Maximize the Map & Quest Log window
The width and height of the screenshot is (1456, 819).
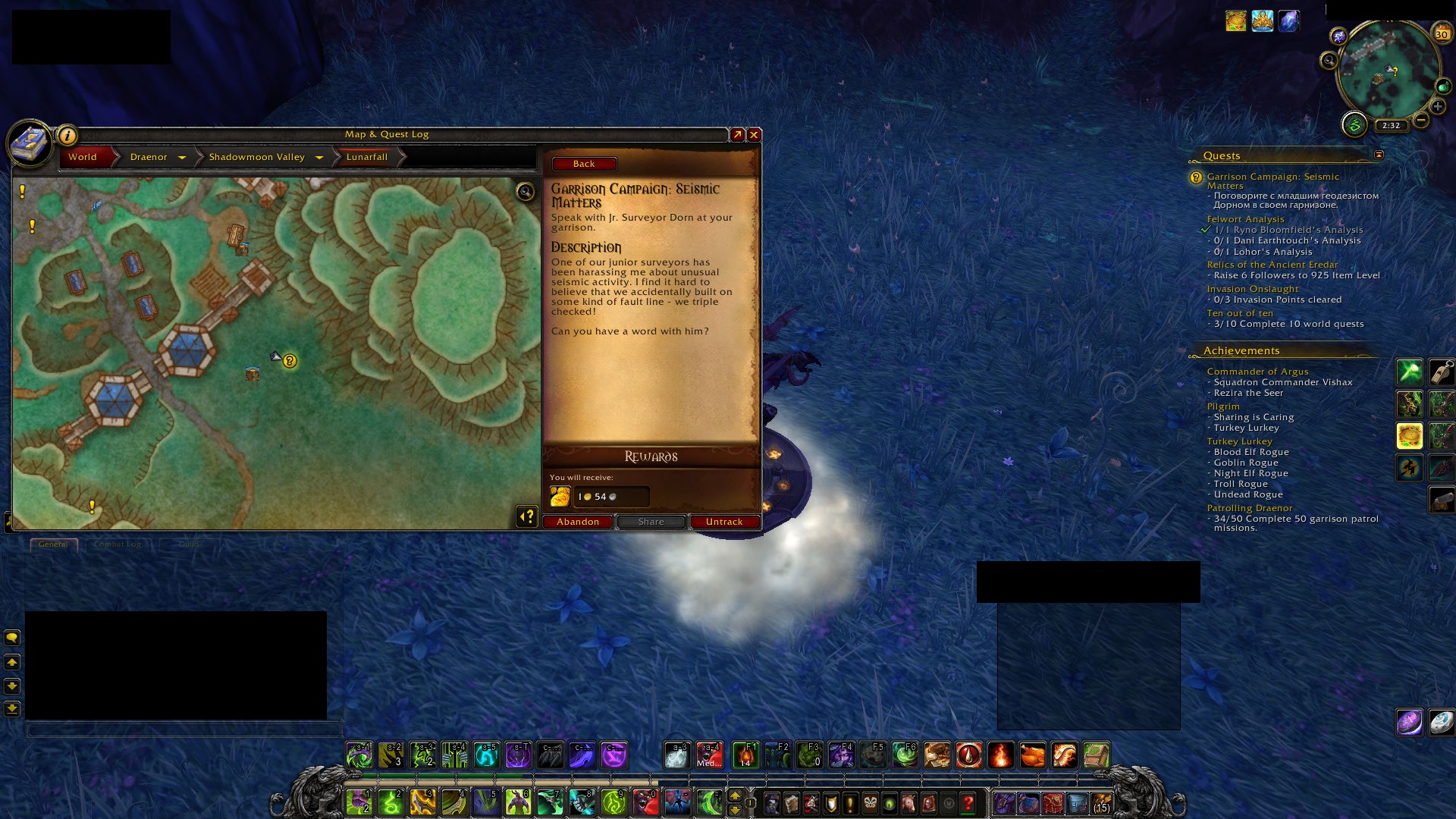pyautogui.click(x=737, y=135)
